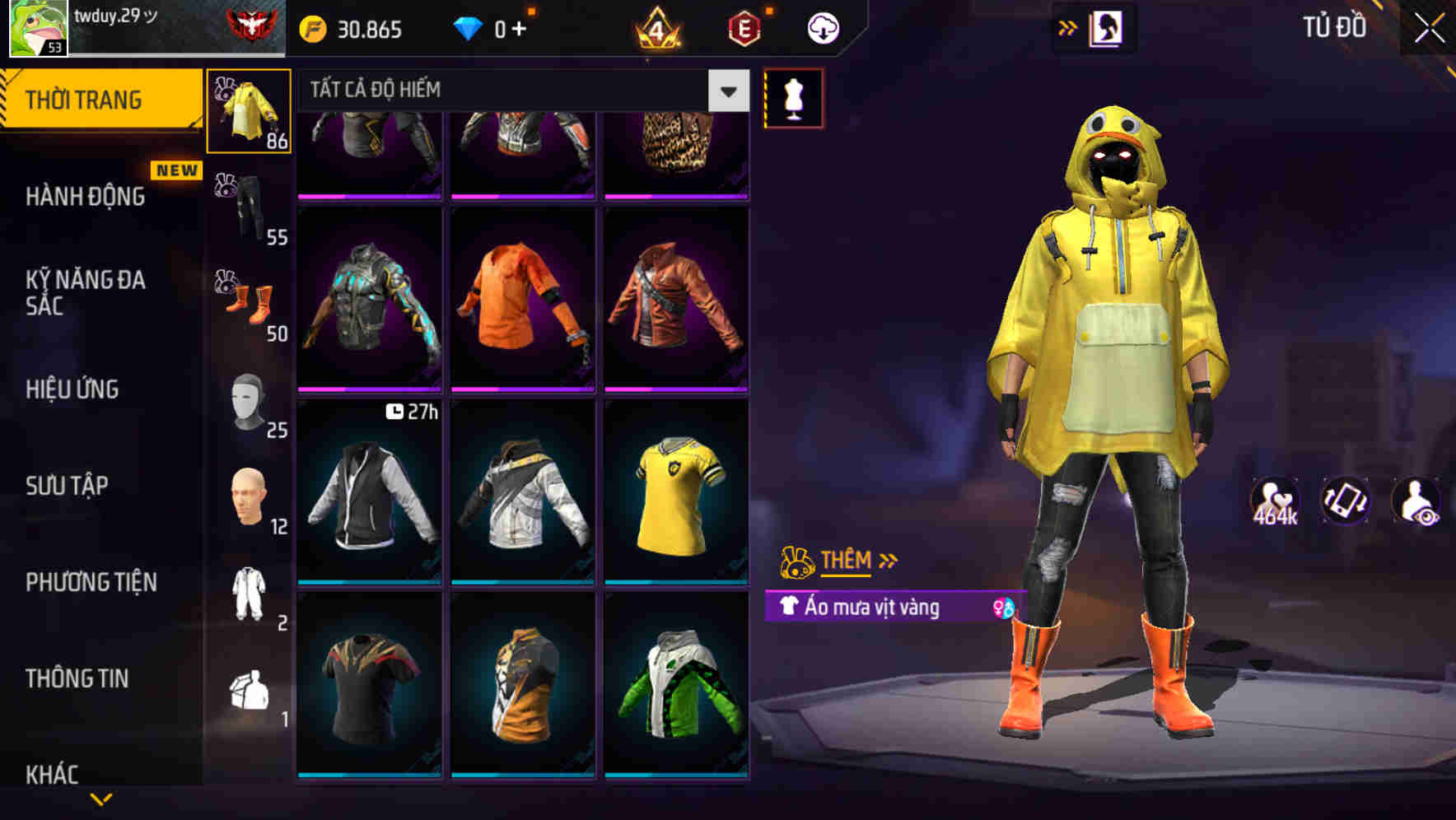Click the cloud download icon in the top bar
Screen dimensions: 1456x820
pyautogui.click(x=822, y=27)
